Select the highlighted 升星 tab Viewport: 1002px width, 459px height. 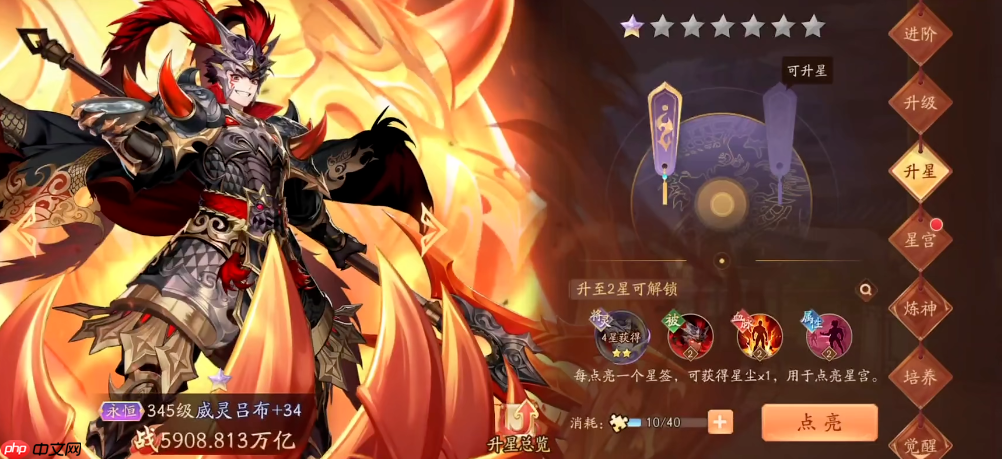point(920,171)
